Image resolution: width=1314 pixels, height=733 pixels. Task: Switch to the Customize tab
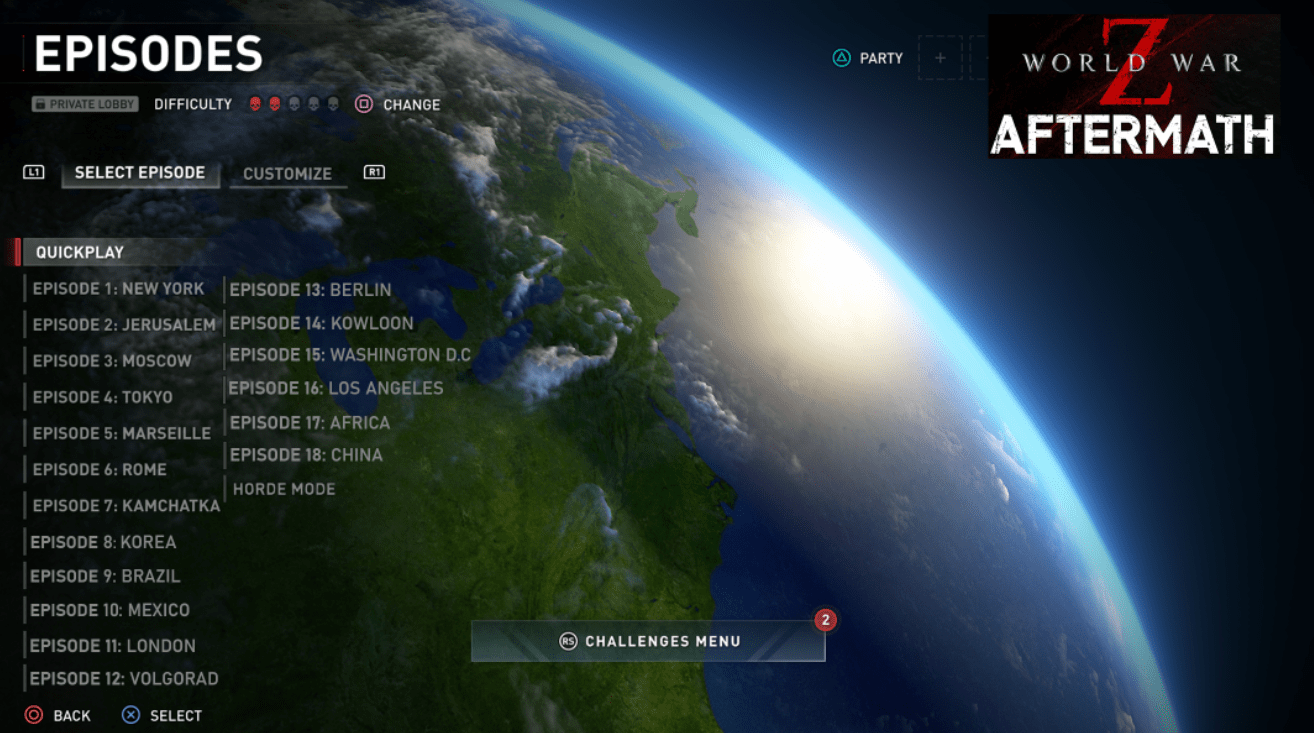[287, 173]
